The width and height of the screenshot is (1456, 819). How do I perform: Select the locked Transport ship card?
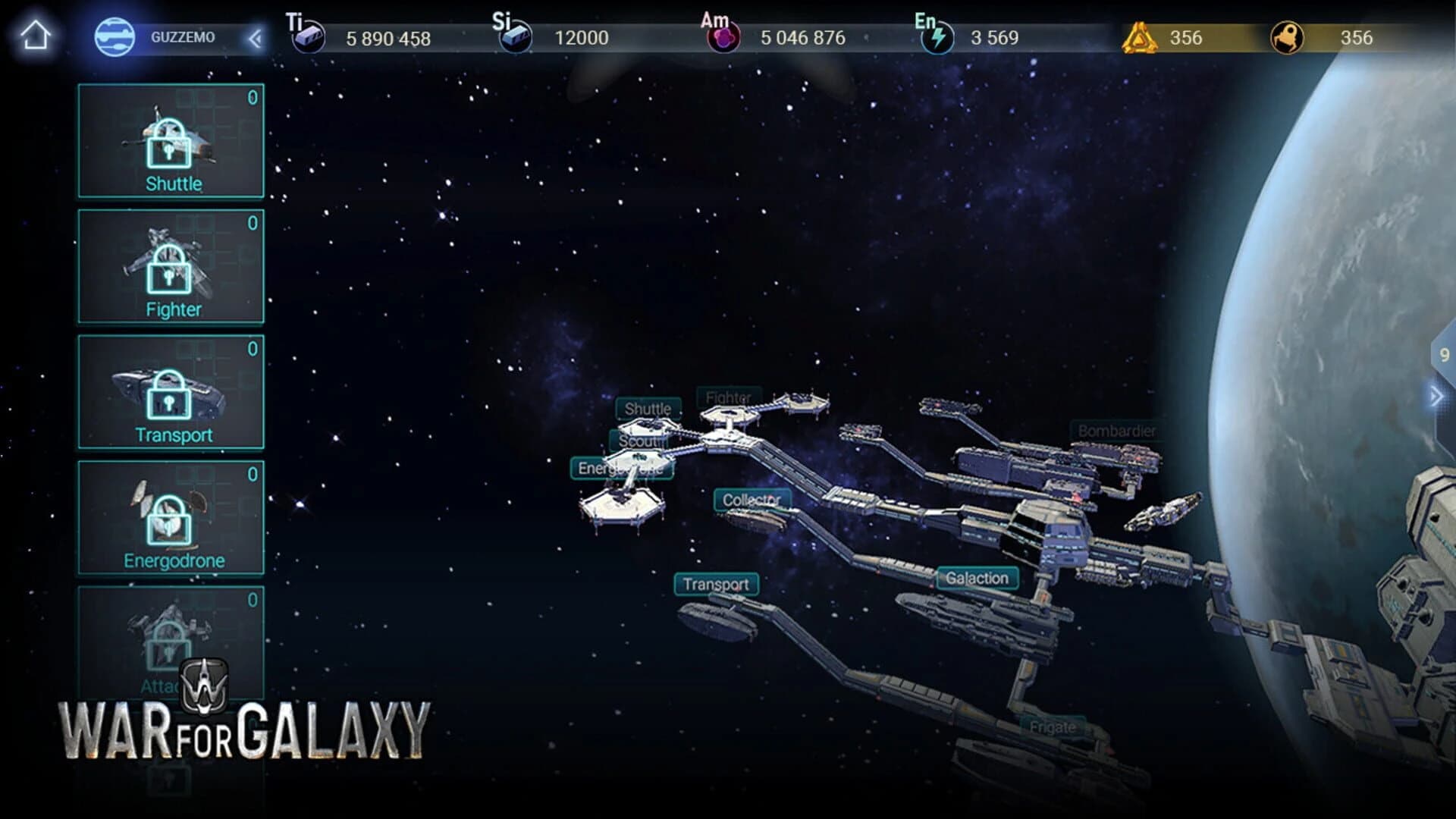click(170, 393)
